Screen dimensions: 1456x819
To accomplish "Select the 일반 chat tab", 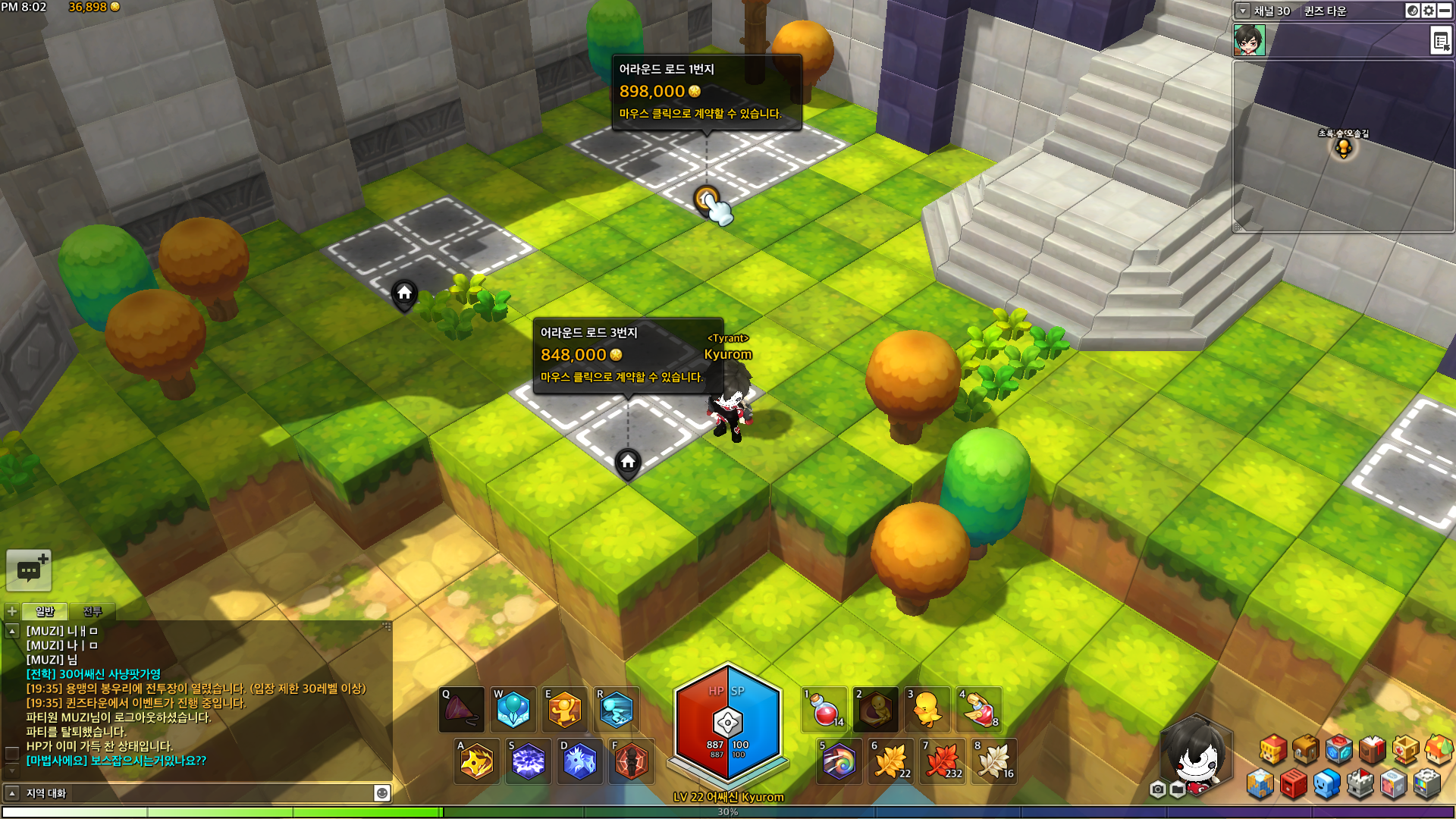I will [x=45, y=611].
